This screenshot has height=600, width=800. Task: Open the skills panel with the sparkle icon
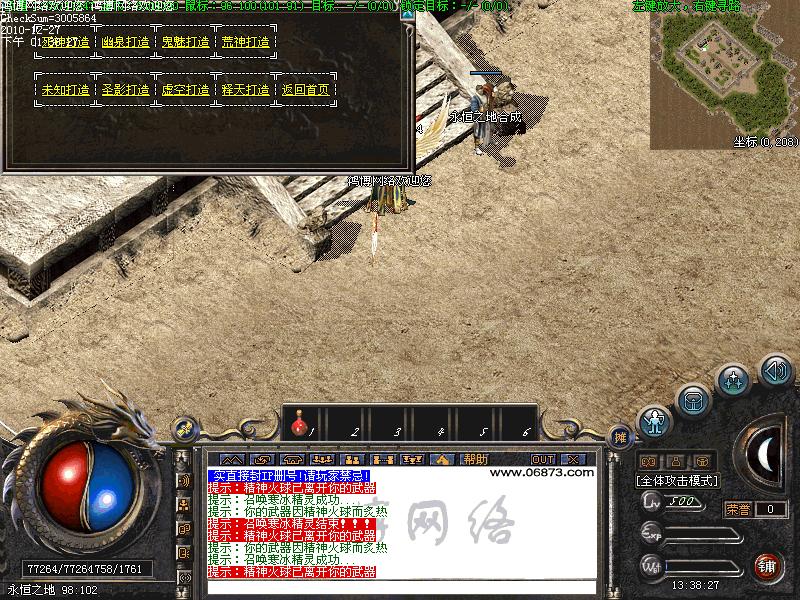[735, 381]
